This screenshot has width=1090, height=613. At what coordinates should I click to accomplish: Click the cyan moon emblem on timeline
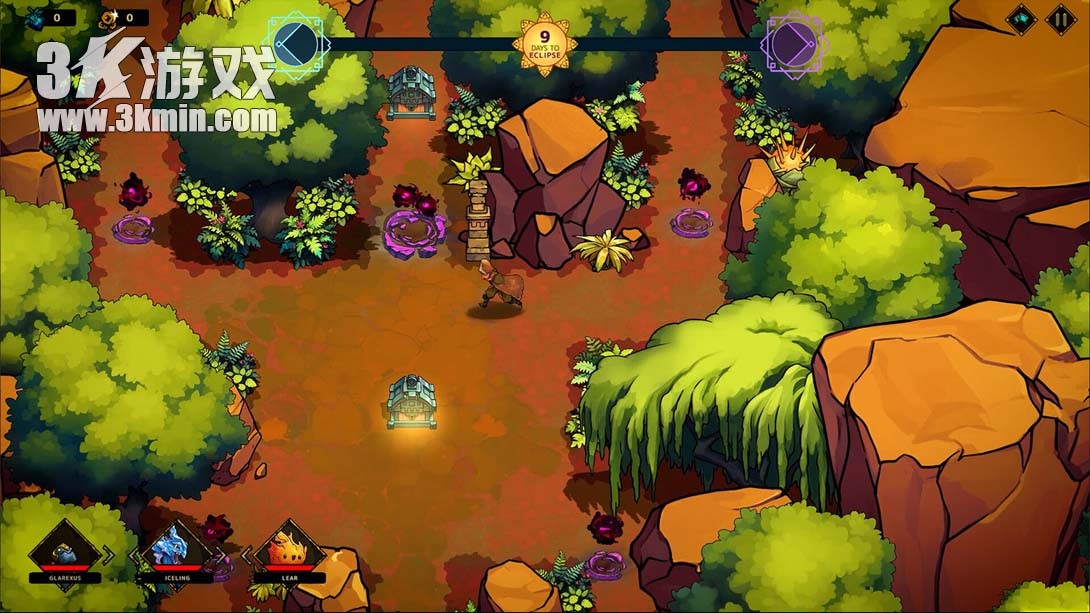(295, 43)
